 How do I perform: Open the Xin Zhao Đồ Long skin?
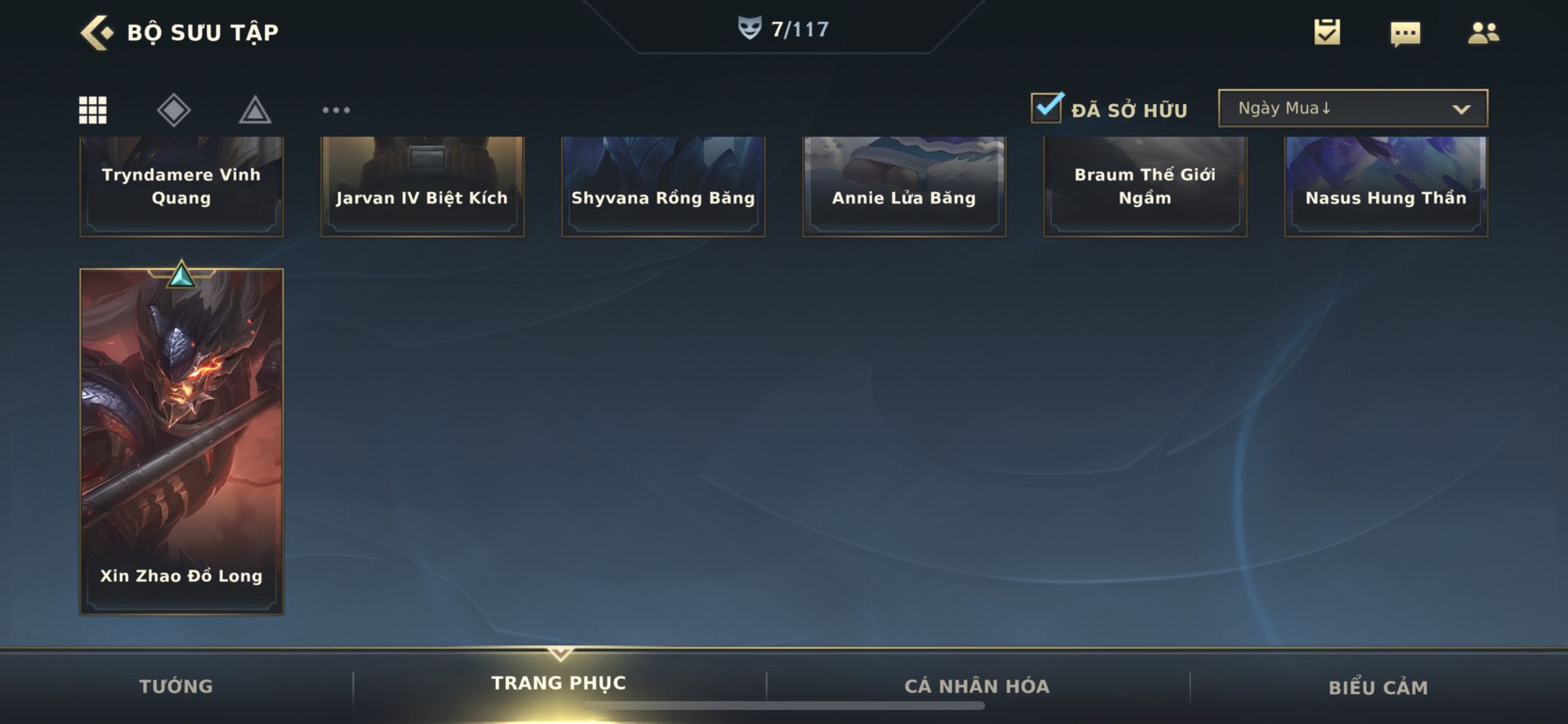coord(181,441)
